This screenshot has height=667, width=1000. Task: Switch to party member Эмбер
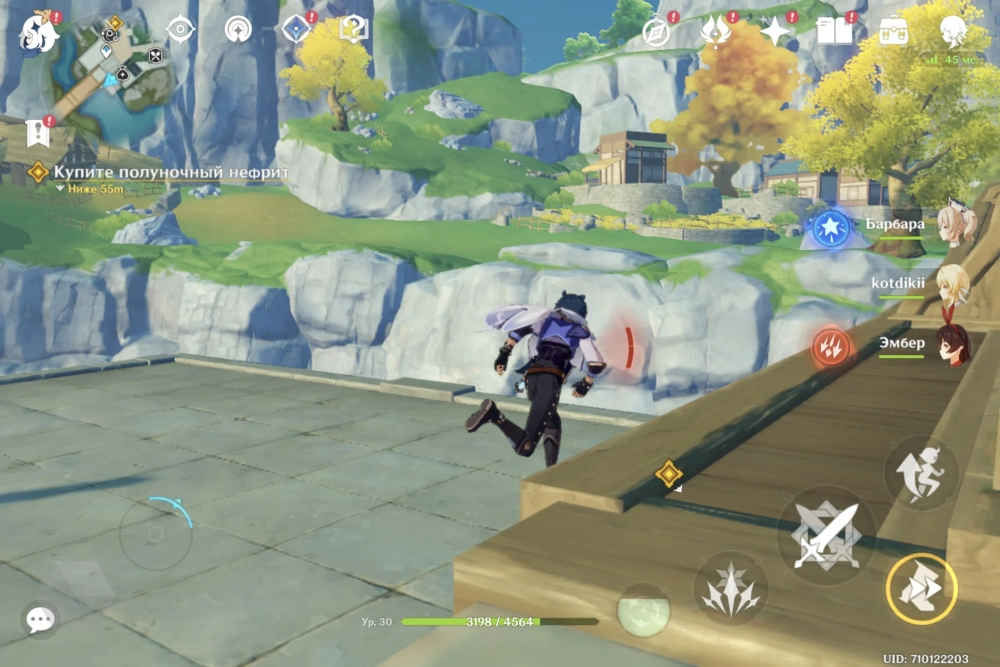coord(953,345)
